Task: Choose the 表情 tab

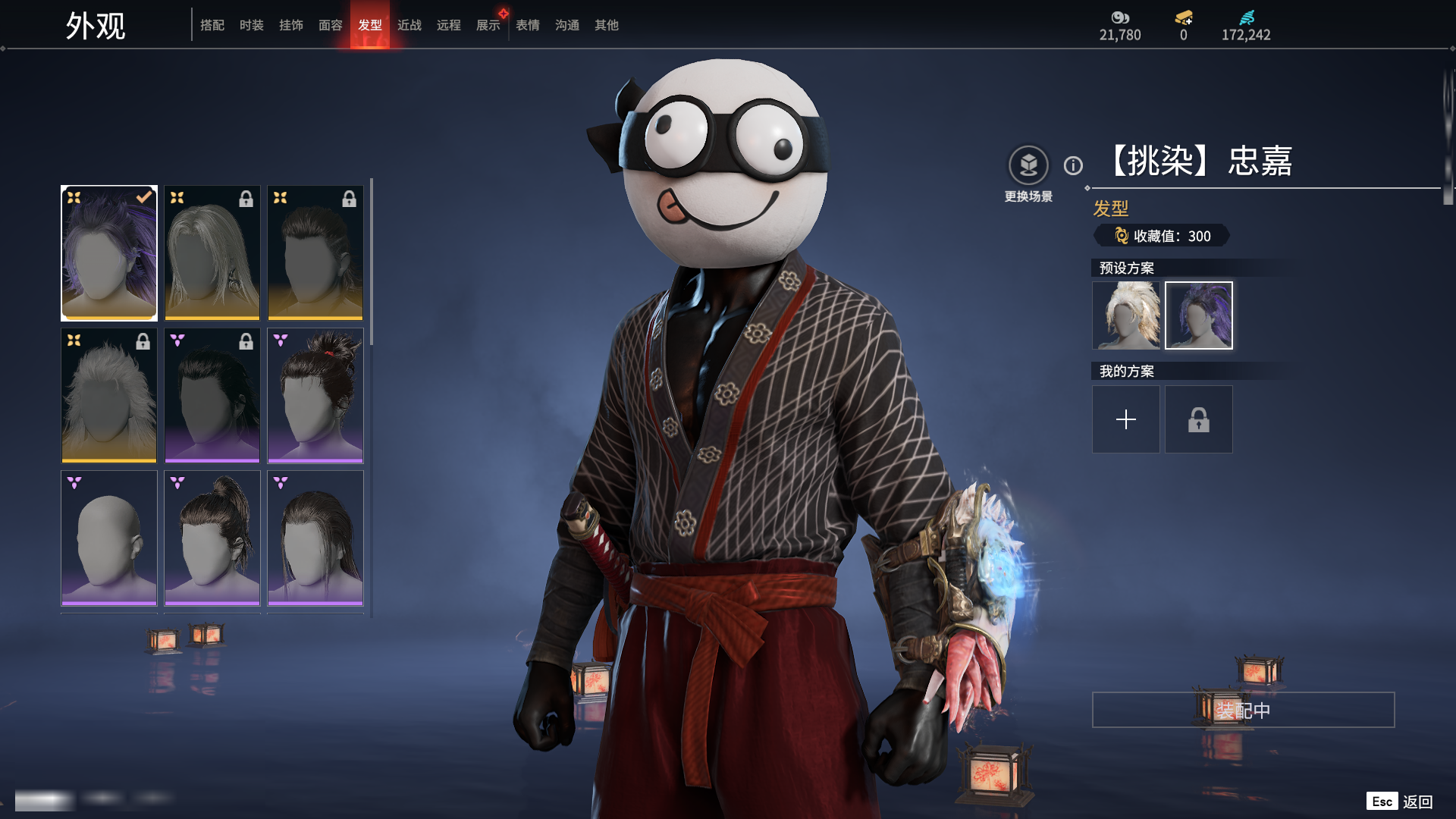Action: pyautogui.click(x=528, y=25)
